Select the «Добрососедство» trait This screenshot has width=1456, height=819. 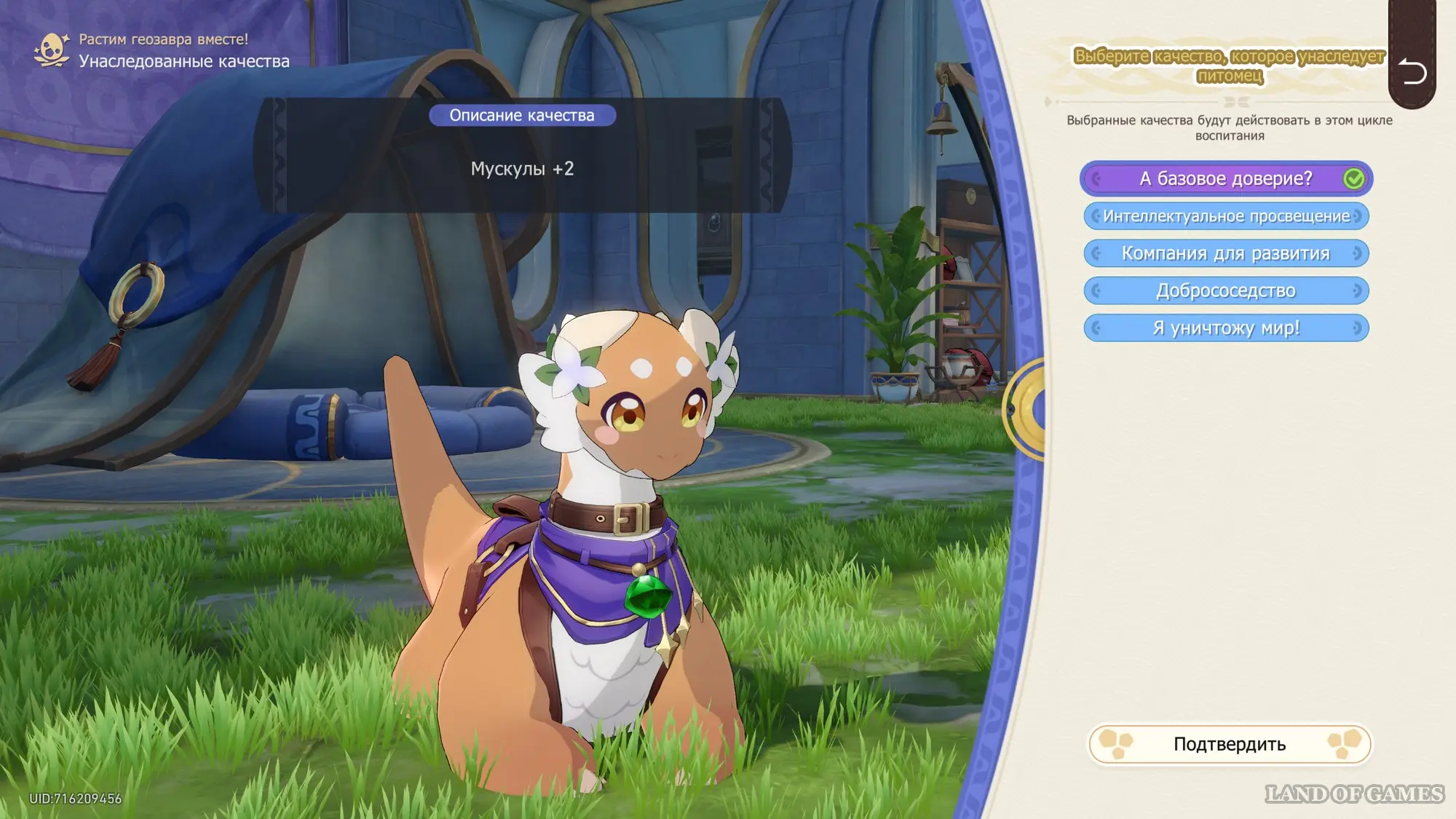(x=1226, y=290)
